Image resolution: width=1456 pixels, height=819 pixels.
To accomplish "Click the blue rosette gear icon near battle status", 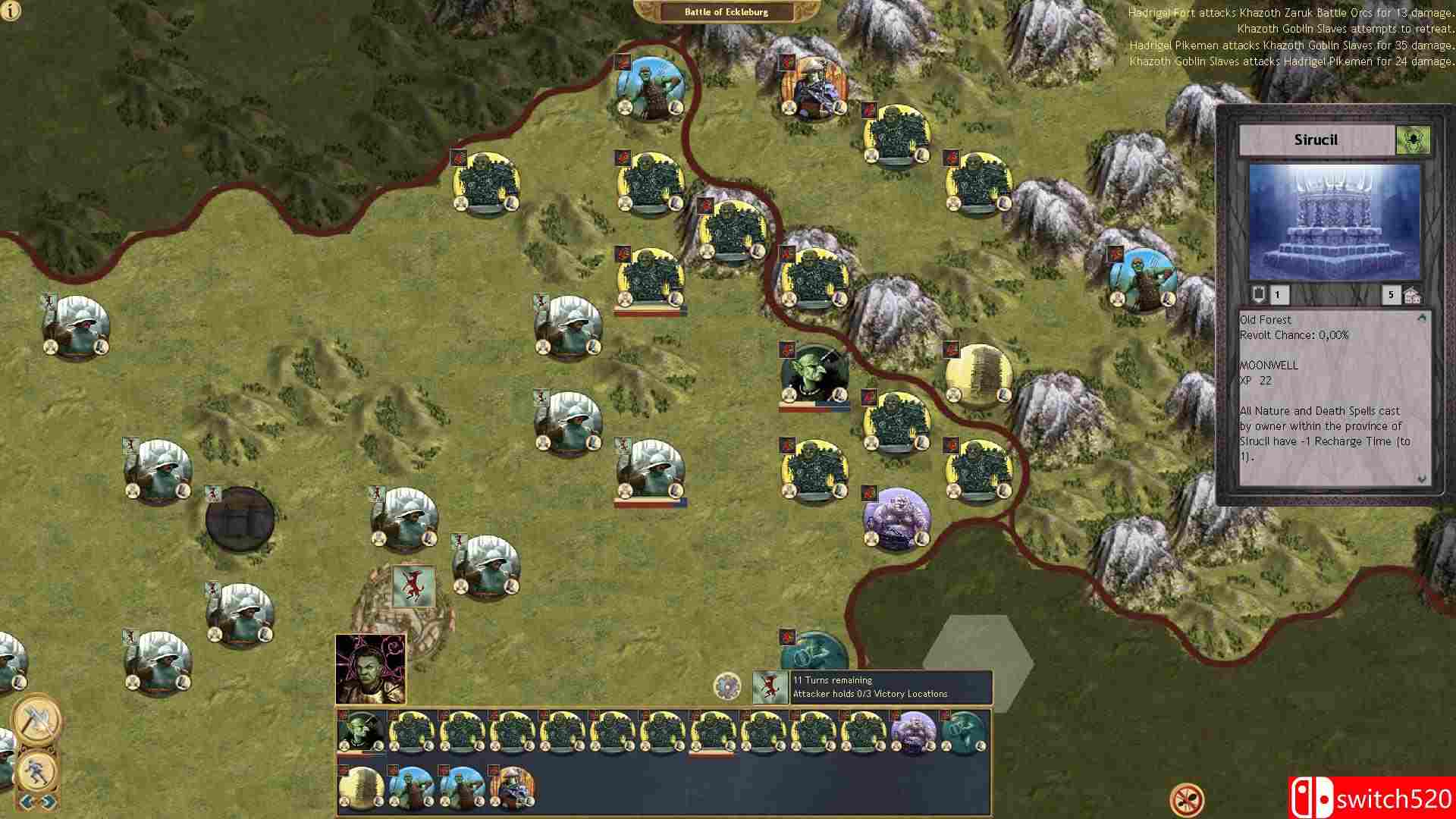I will coord(727,685).
